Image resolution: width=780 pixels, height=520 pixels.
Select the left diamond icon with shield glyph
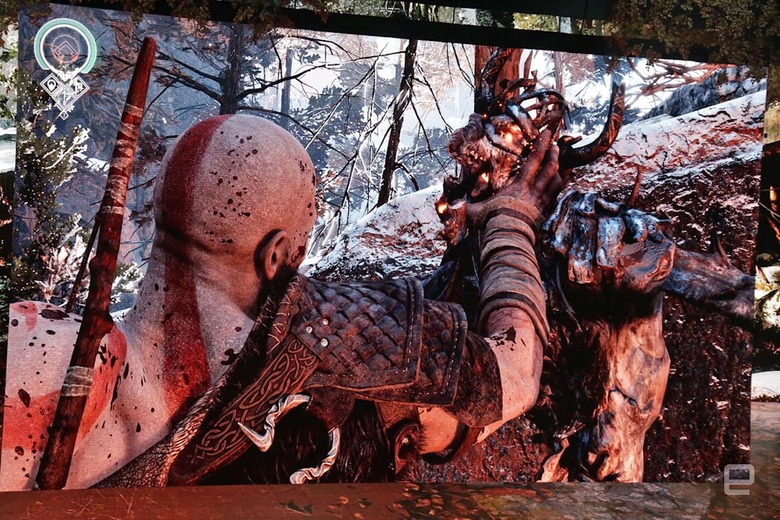point(50,85)
